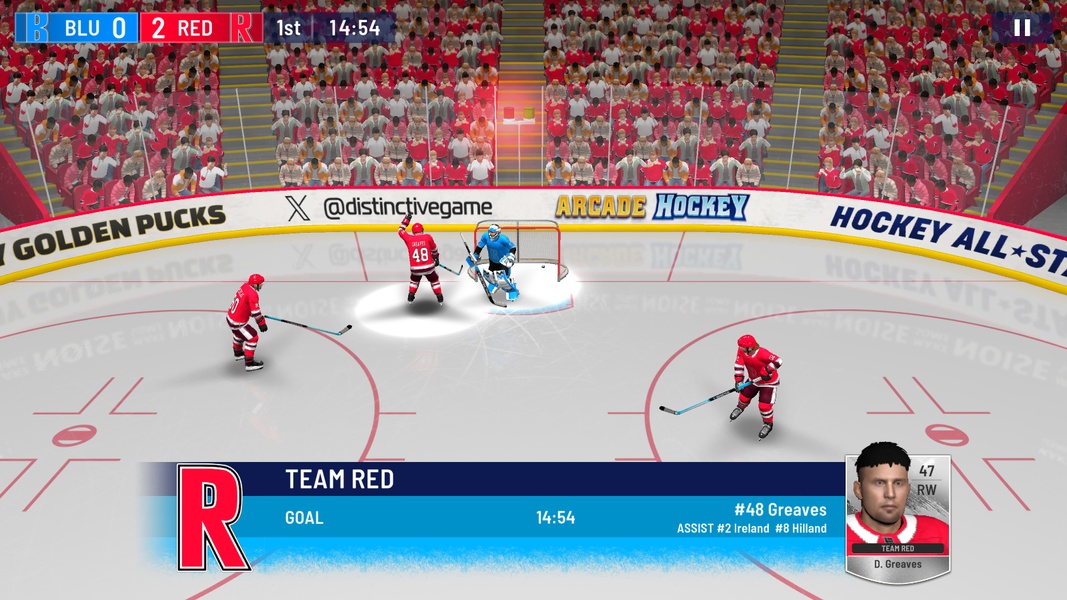The width and height of the screenshot is (1067, 600).
Task: Pause the hockey match
Action: pyautogui.click(x=1021, y=27)
